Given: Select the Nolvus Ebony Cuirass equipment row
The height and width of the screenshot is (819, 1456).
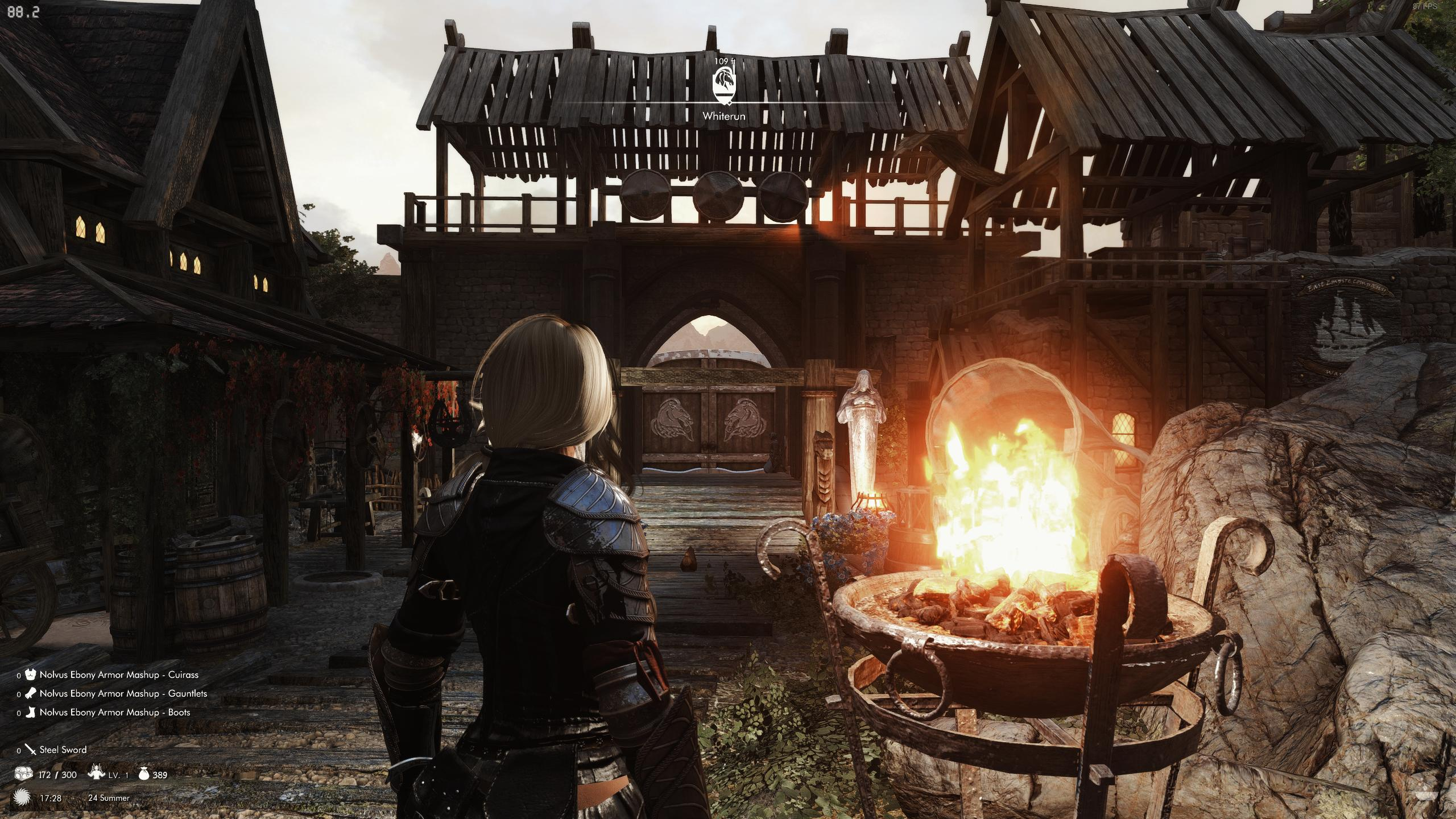Looking at the screenshot, I should (x=118, y=675).
